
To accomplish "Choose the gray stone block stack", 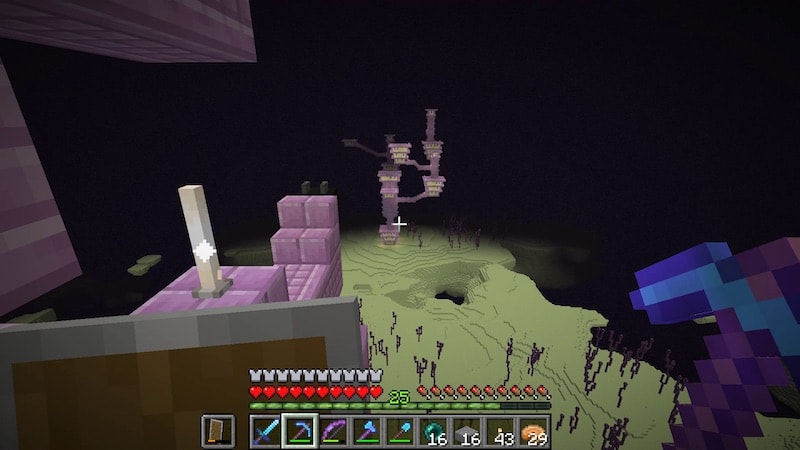I will pos(468,430).
